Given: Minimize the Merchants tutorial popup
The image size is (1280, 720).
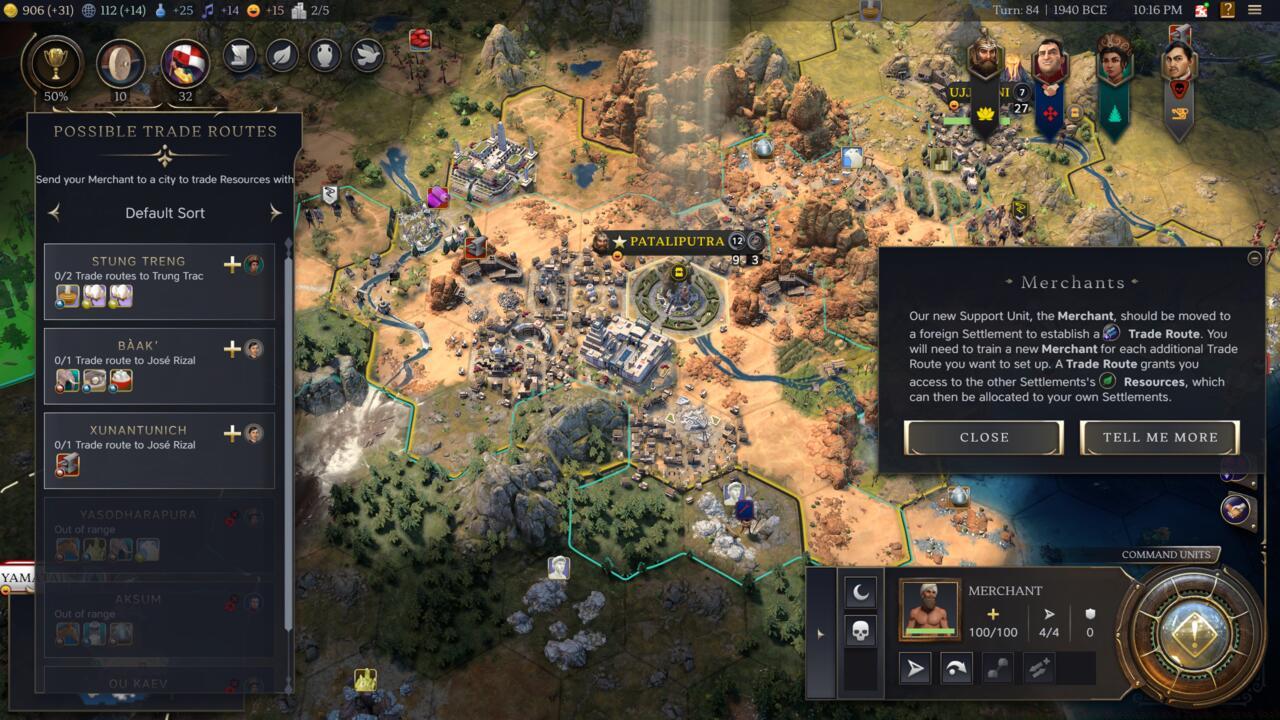Looking at the screenshot, I should click(1255, 258).
